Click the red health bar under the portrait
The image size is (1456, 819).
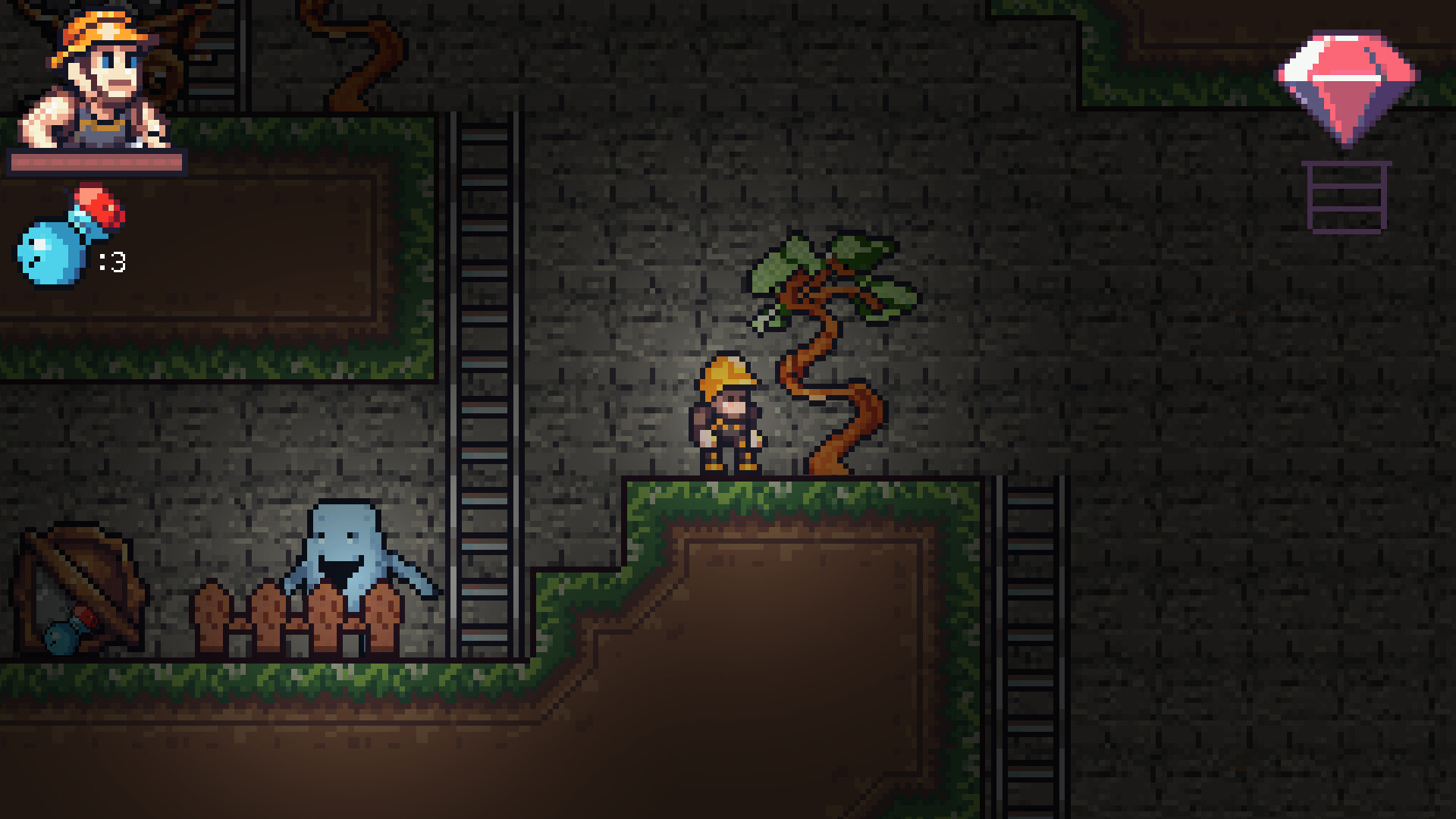coord(96,162)
